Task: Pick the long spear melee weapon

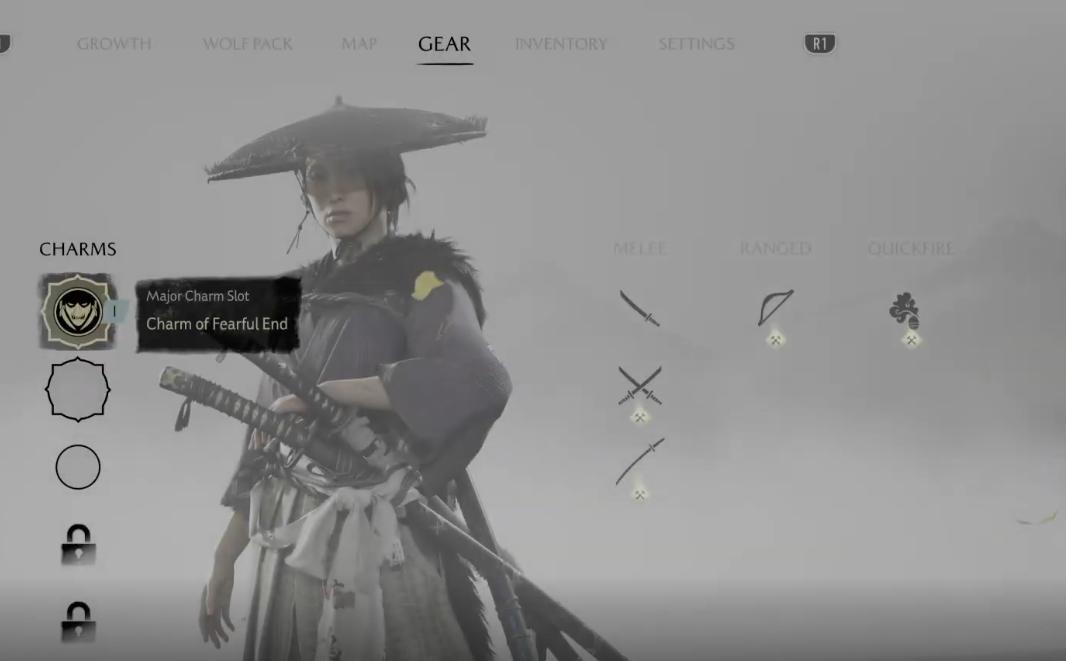Action: click(x=640, y=461)
